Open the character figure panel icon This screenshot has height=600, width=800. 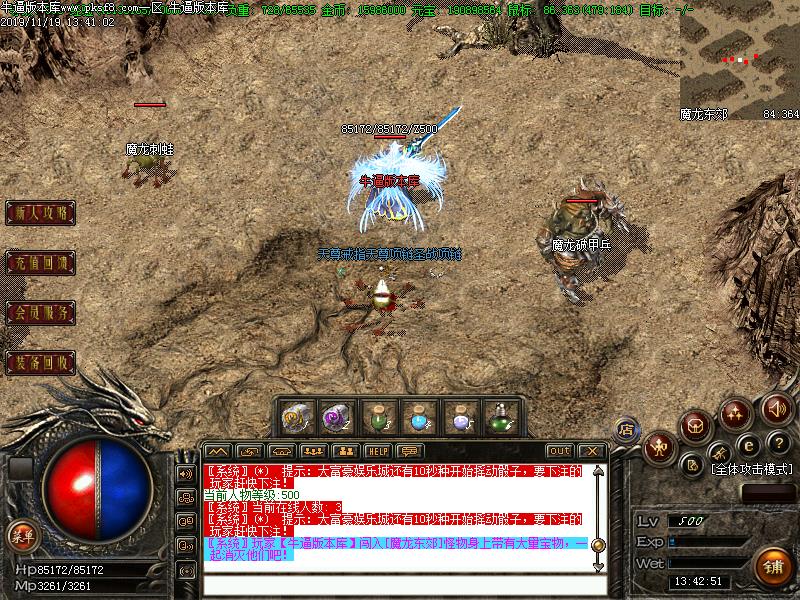(660, 447)
